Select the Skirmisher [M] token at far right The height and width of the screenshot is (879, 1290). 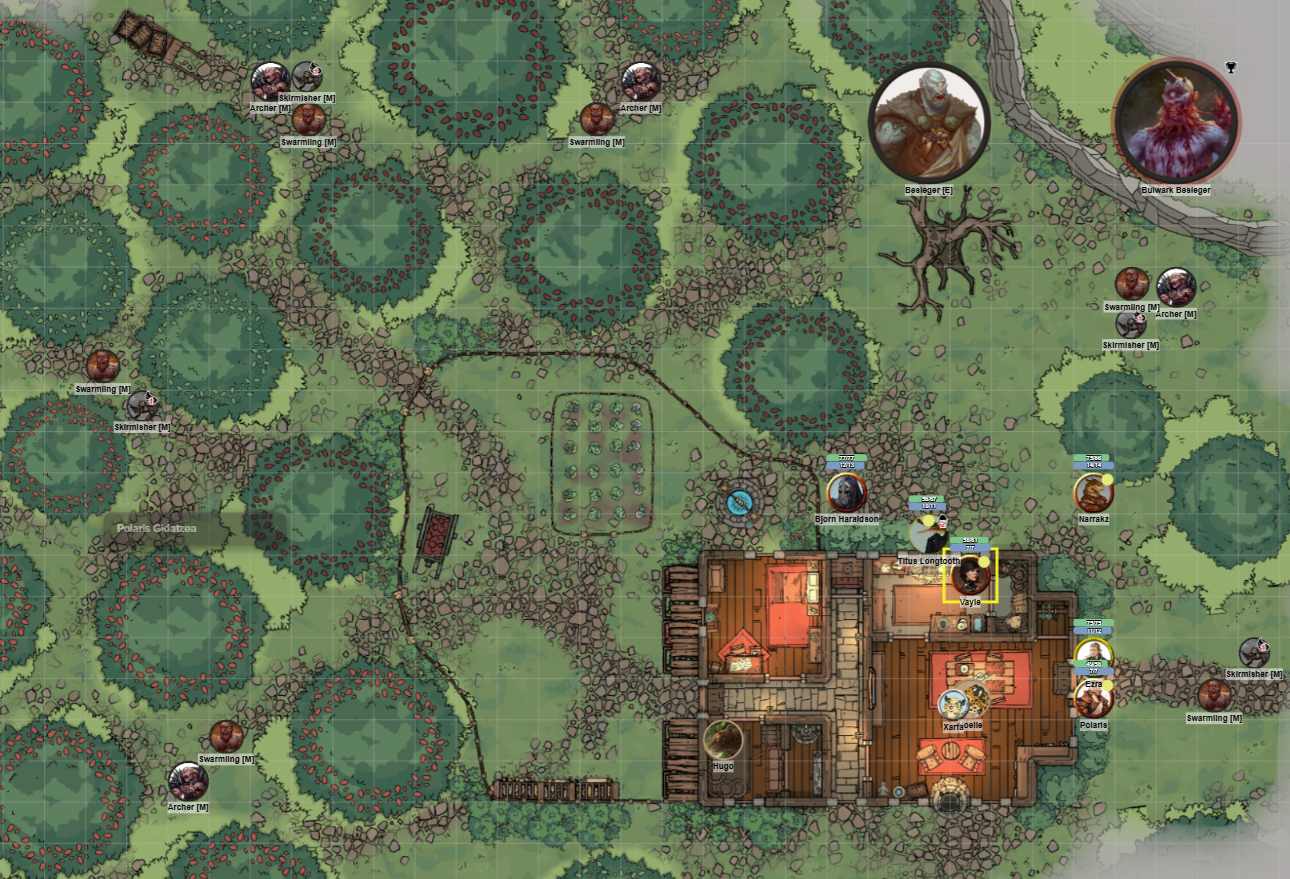coord(1255,650)
